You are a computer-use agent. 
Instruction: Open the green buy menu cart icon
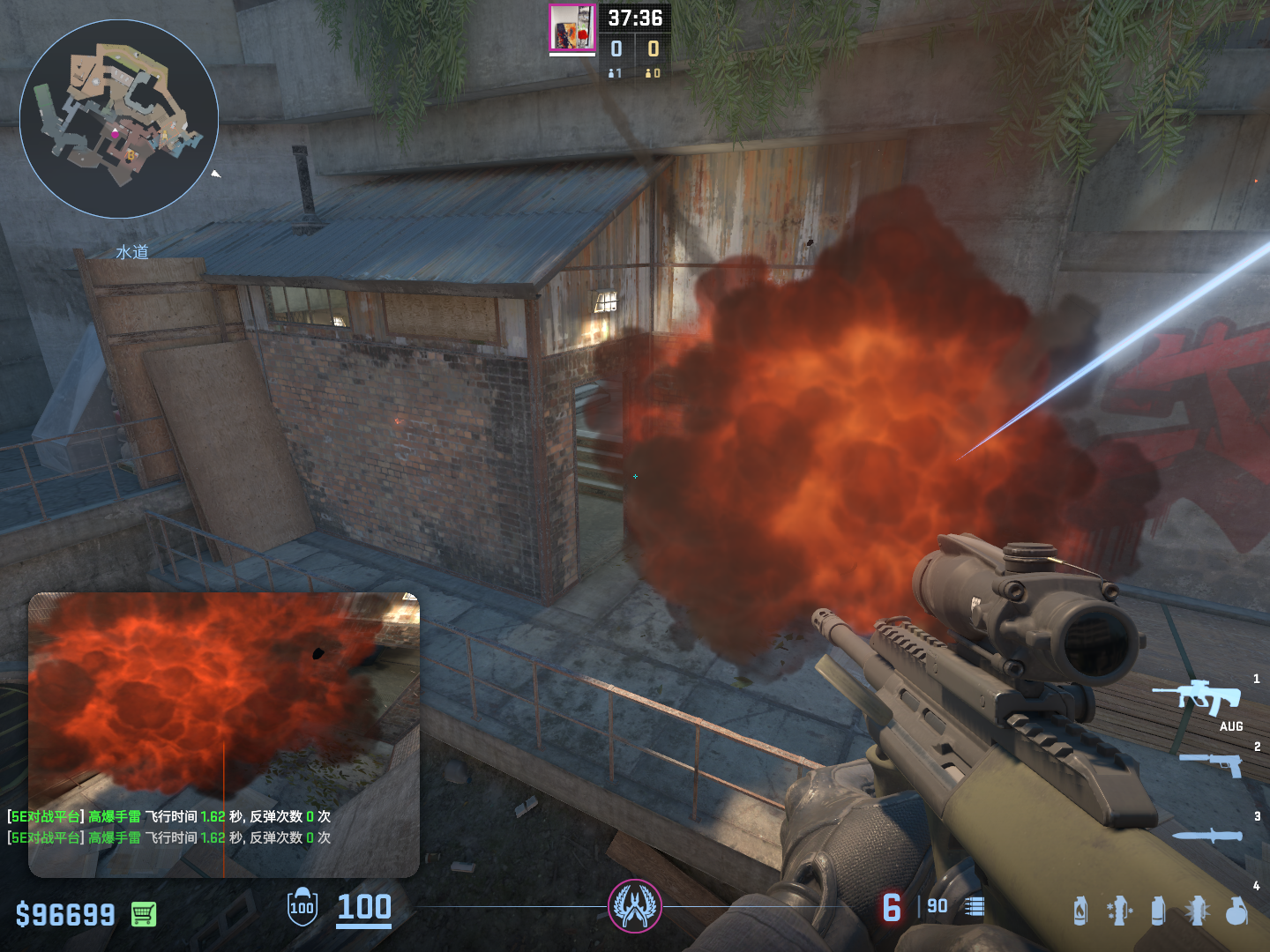[x=144, y=914]
